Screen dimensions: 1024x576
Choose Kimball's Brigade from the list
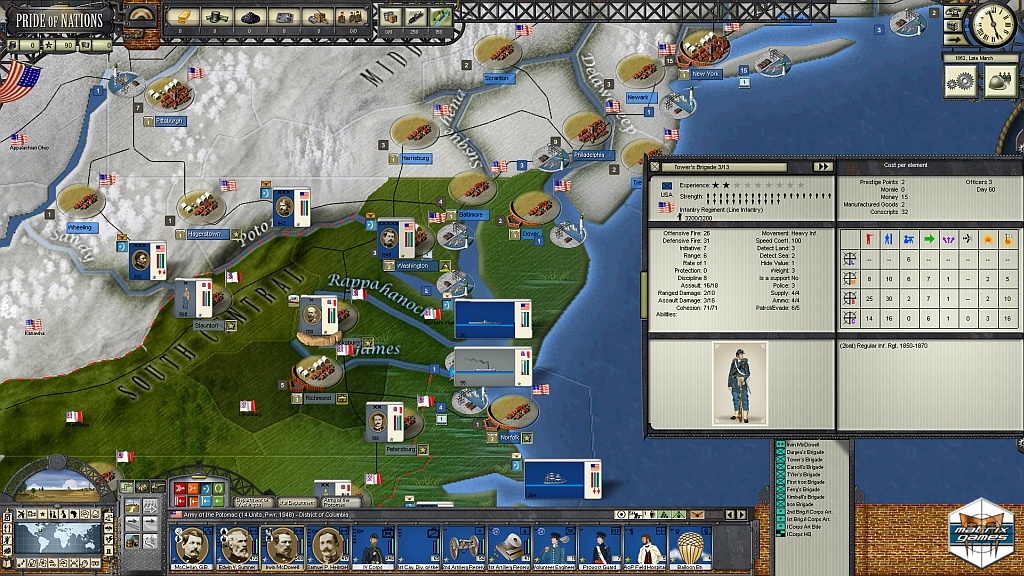tap(805, 496)
